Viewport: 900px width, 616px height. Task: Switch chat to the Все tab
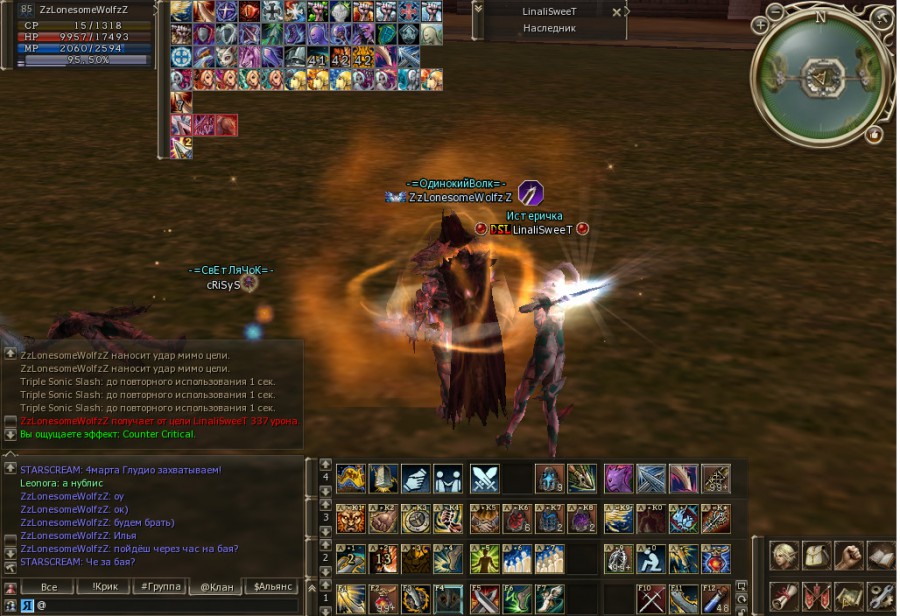(49, 587)
